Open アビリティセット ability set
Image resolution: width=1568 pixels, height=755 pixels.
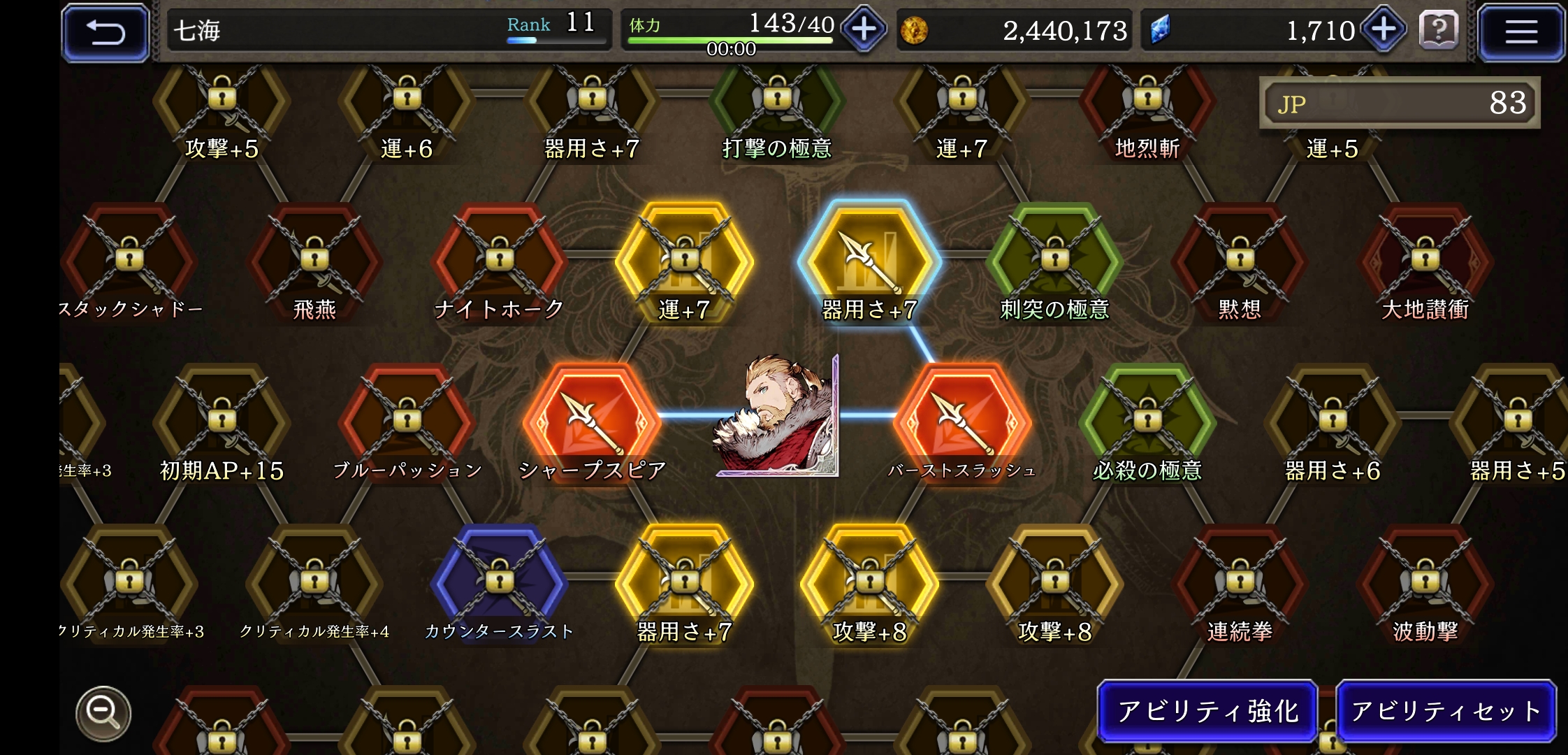coord(1446,711)
